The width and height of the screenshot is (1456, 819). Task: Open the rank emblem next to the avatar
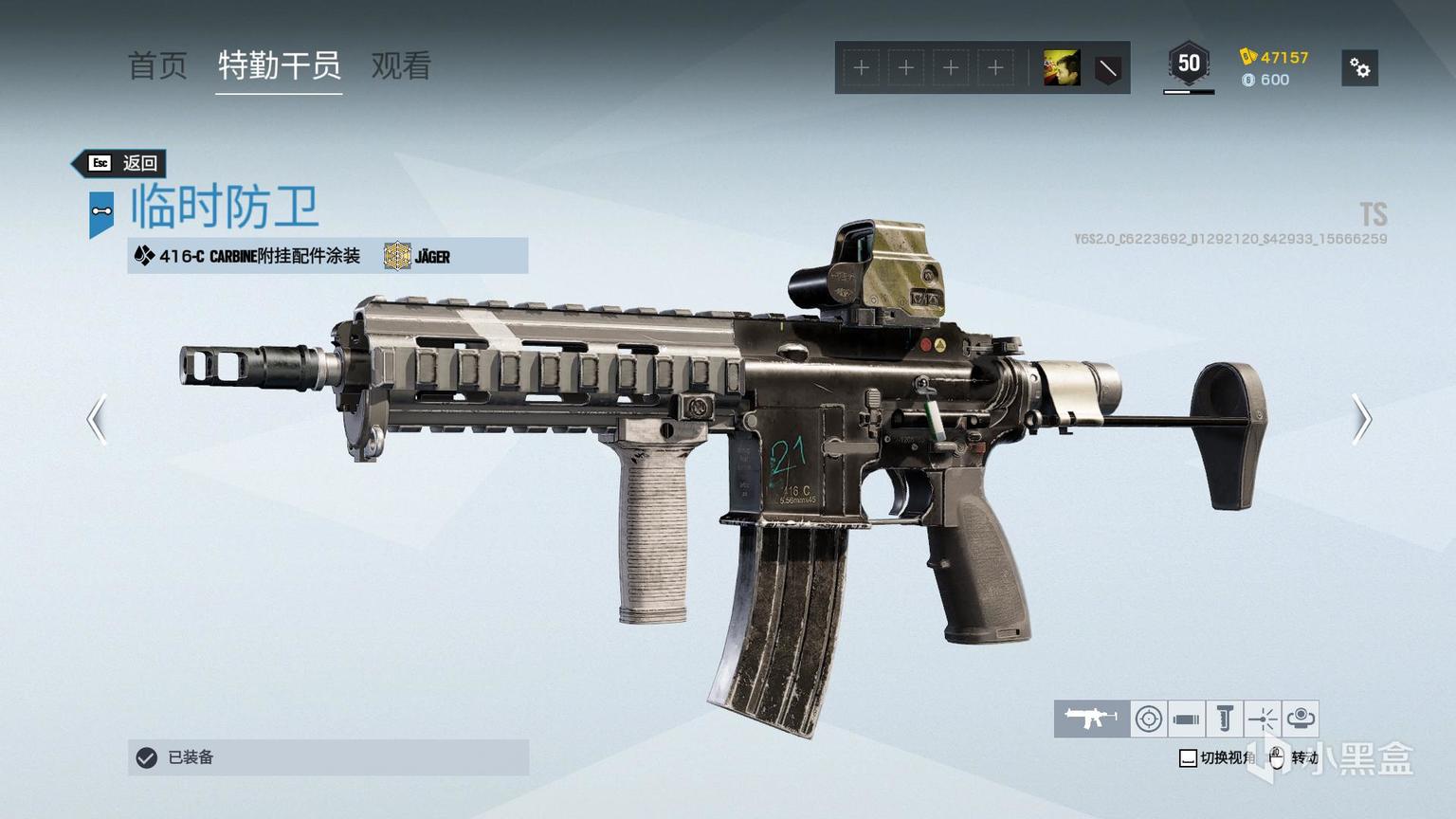click(1107, 68)
